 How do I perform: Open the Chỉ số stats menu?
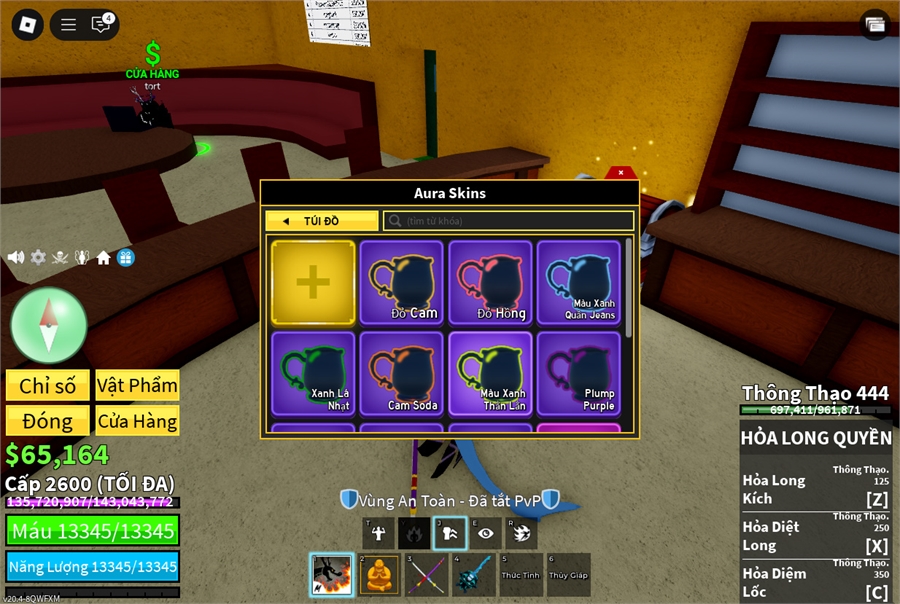[x=47, y=385]
